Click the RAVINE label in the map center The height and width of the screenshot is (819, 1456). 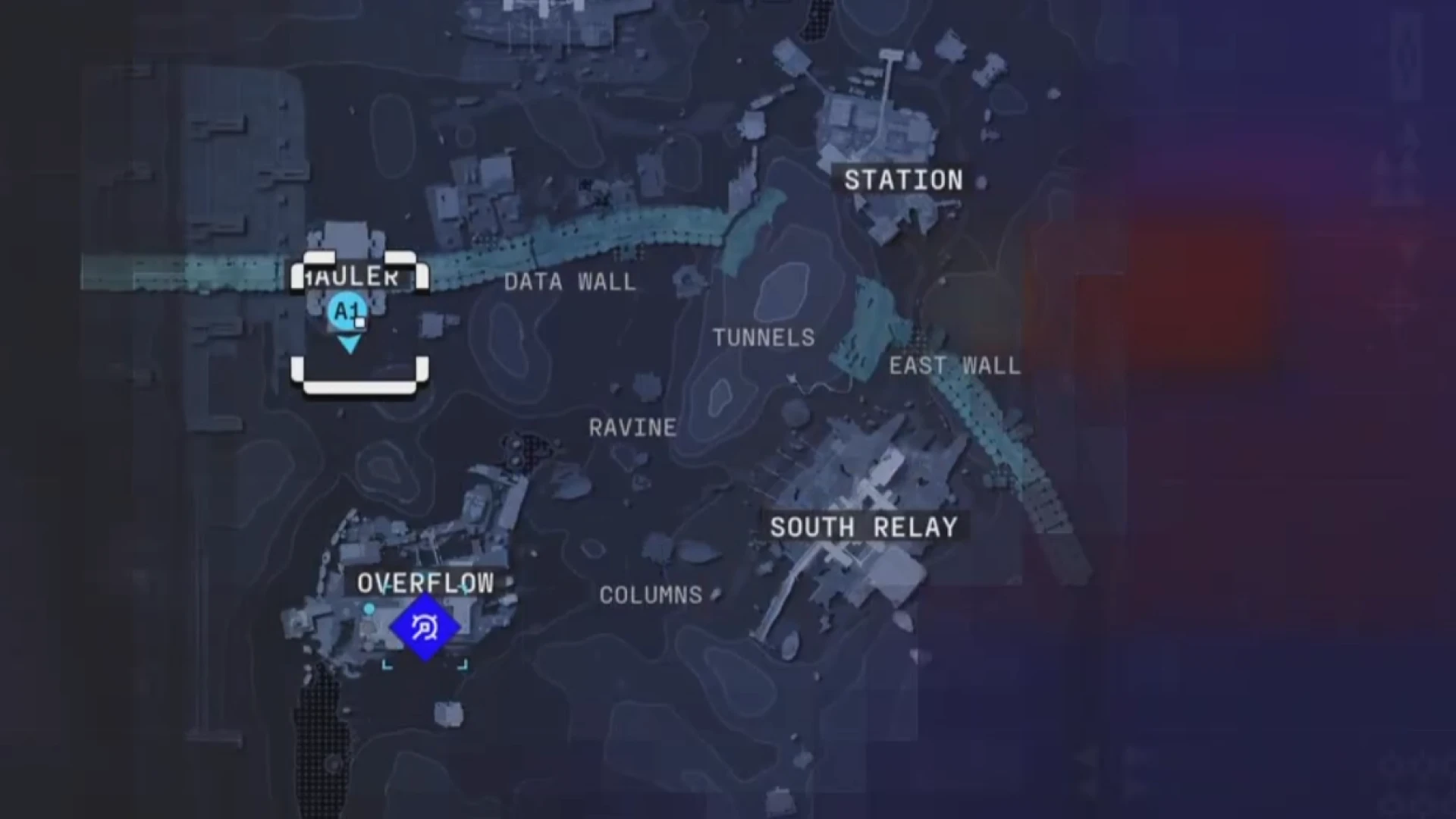(x=633, y=428)
